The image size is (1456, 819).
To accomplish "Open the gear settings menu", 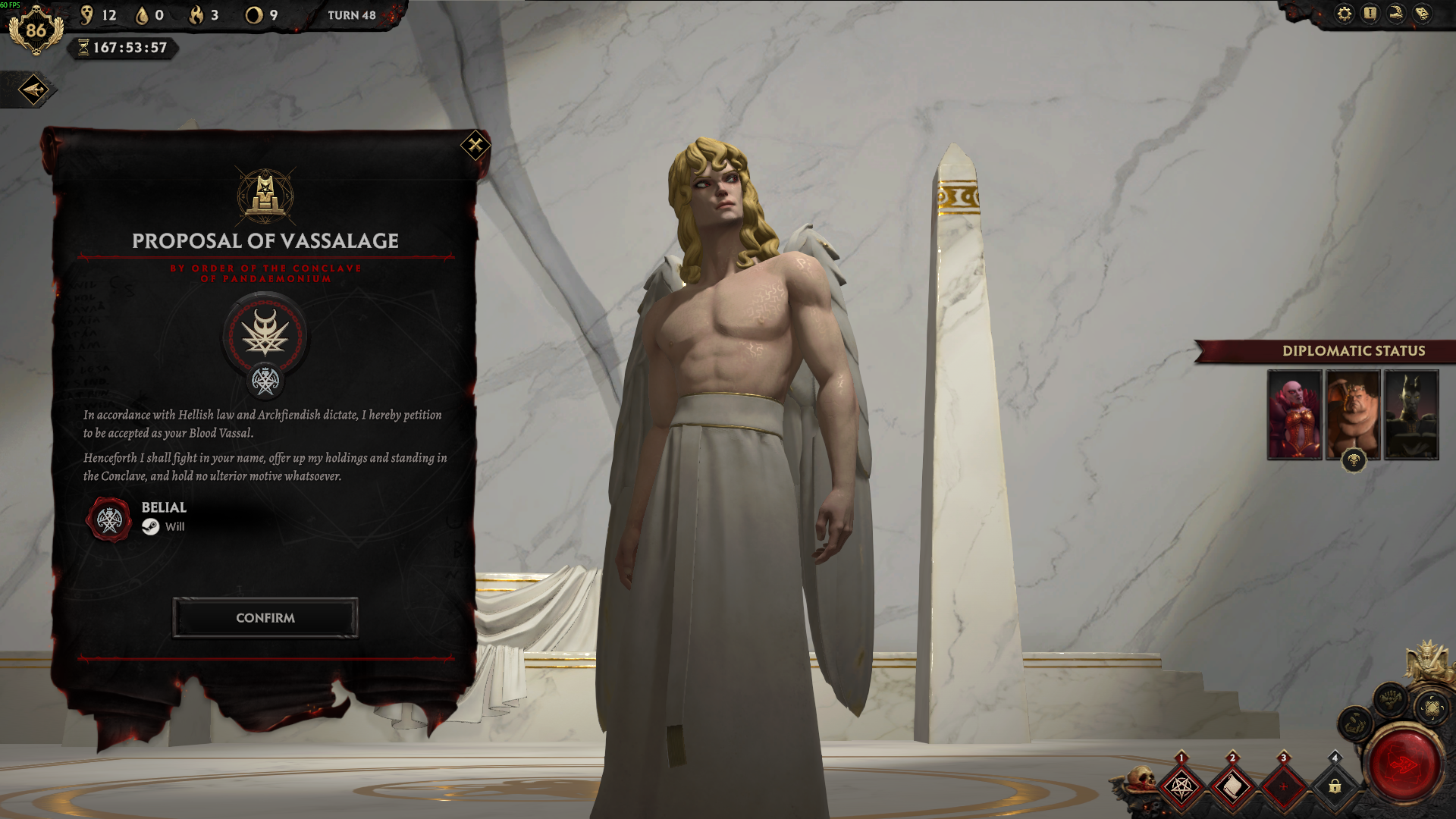I will coord(1345,14).
